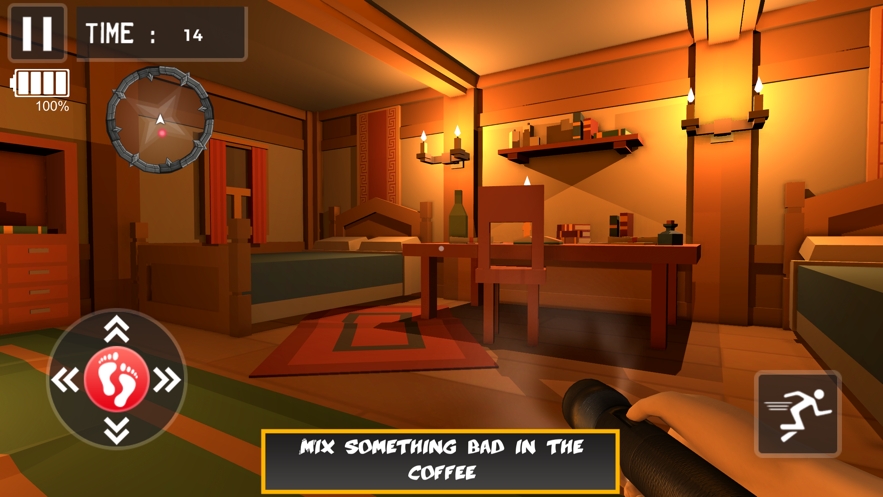Pause the game with the pause button
This screenshot has width=883, height=497.
37,33
